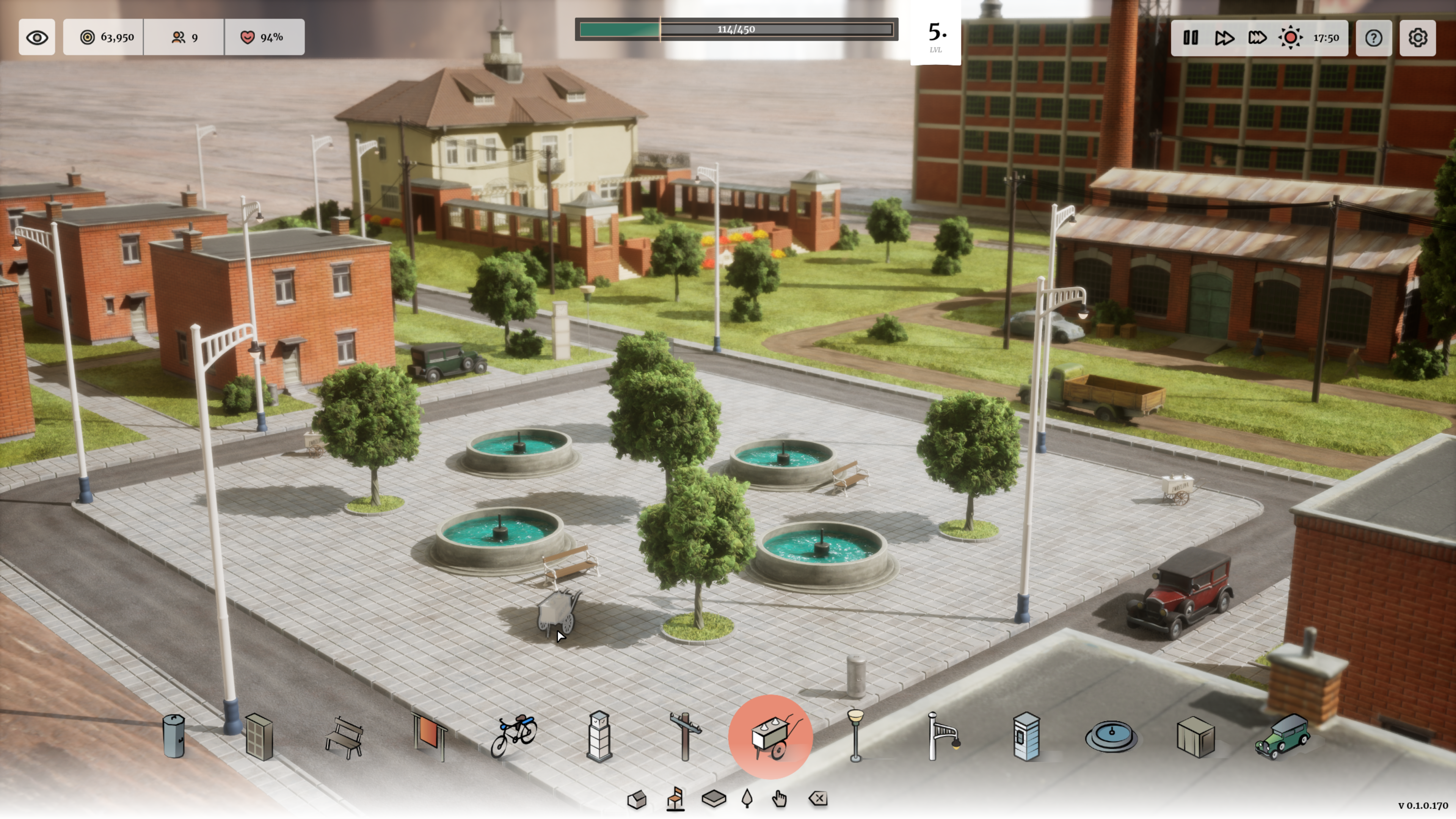The width and height of the screenshot is (1456, 819).
Task: Select the clock tower pillar item
Action: click(600, 736)
